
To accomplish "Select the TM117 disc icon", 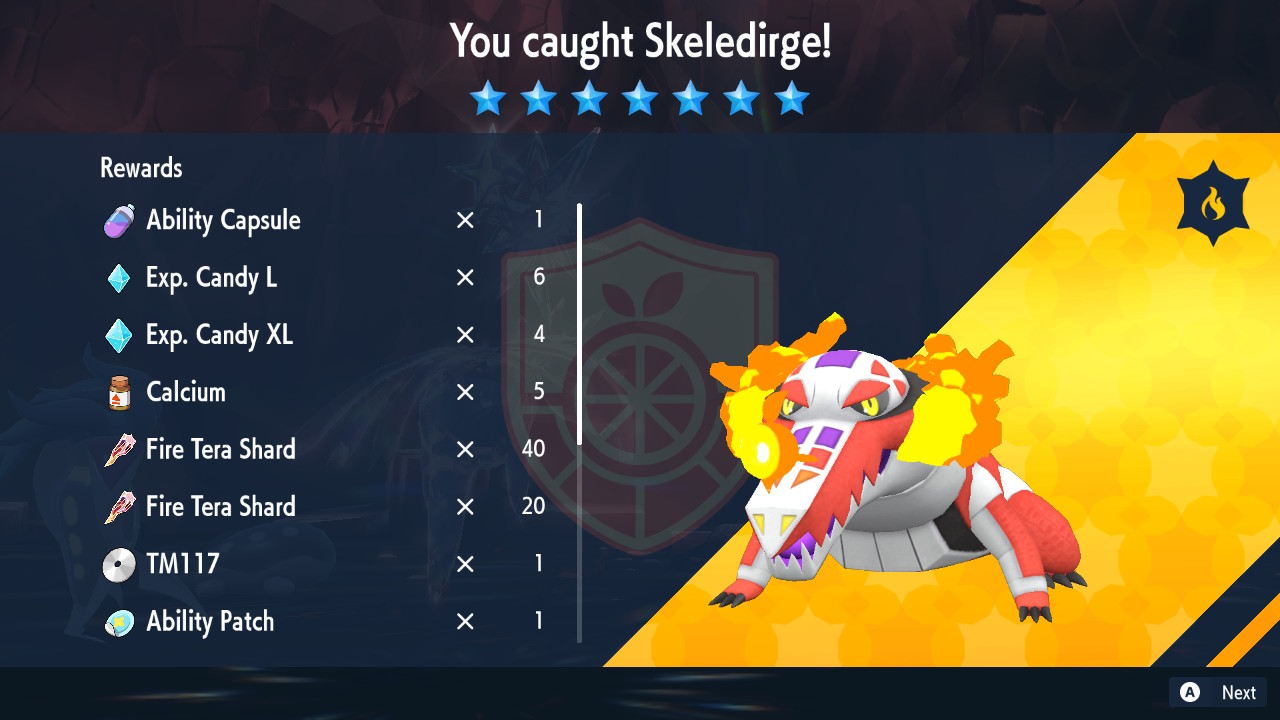I will [x=117, y=564].
